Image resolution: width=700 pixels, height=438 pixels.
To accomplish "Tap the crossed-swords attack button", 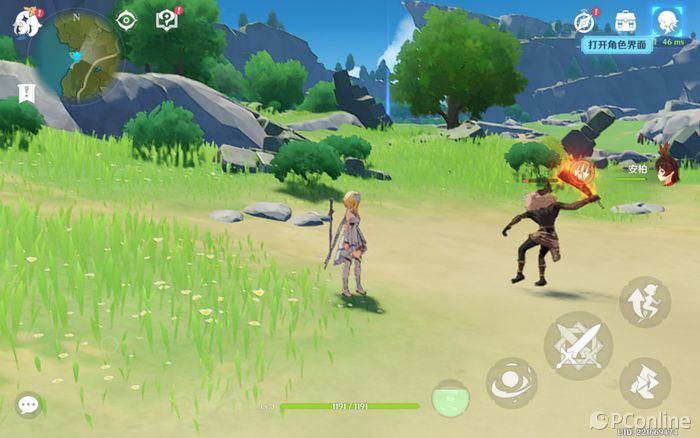I will (578, 345).
